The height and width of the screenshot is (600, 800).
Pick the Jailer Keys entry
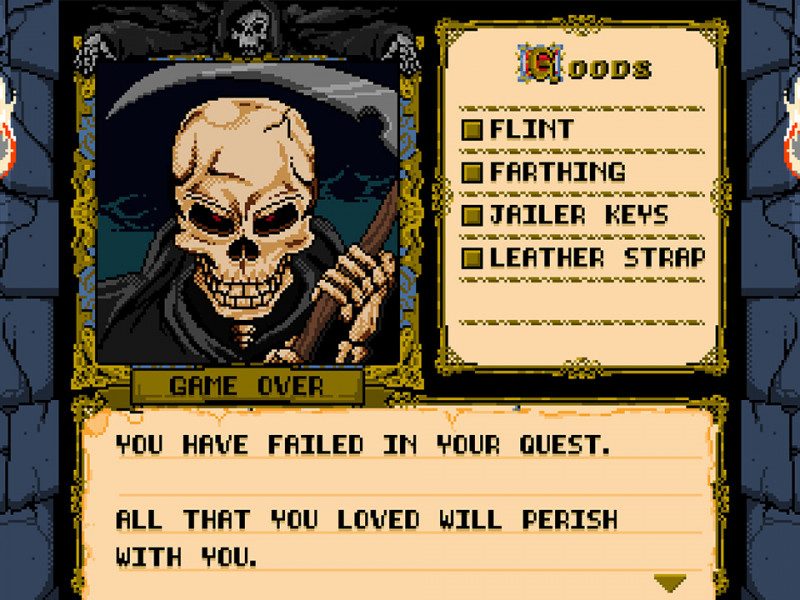coord(578,215)
